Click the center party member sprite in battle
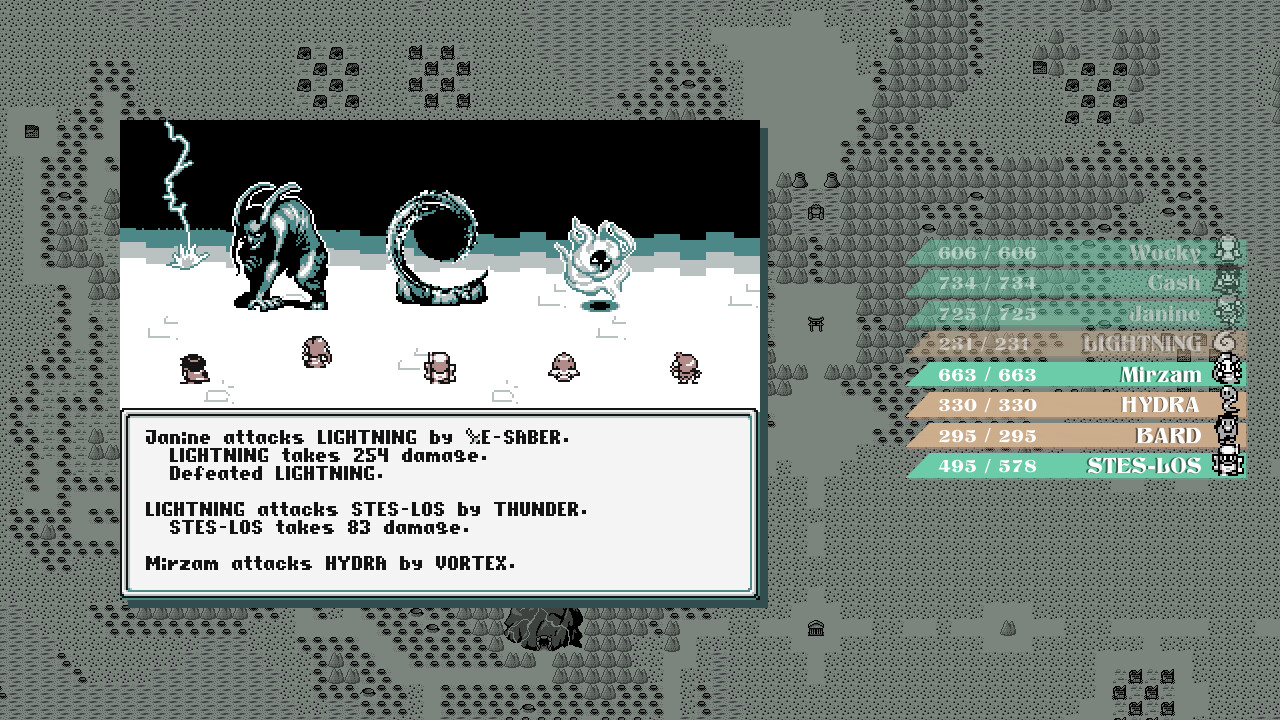 click(440, 368)
